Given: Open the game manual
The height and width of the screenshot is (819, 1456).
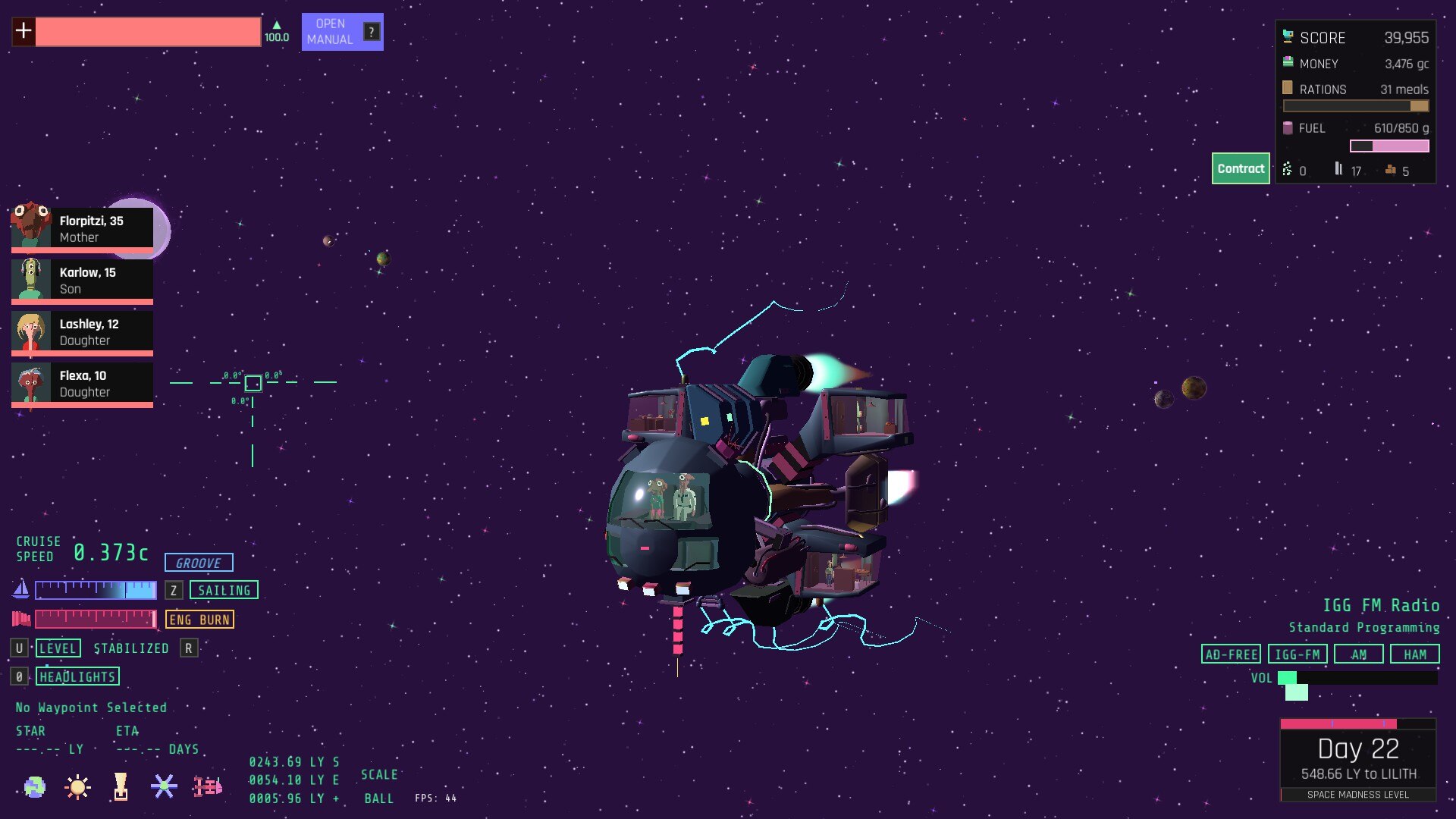Looking at the screenshot, I should pyautogui.click(x=342, y=32).
